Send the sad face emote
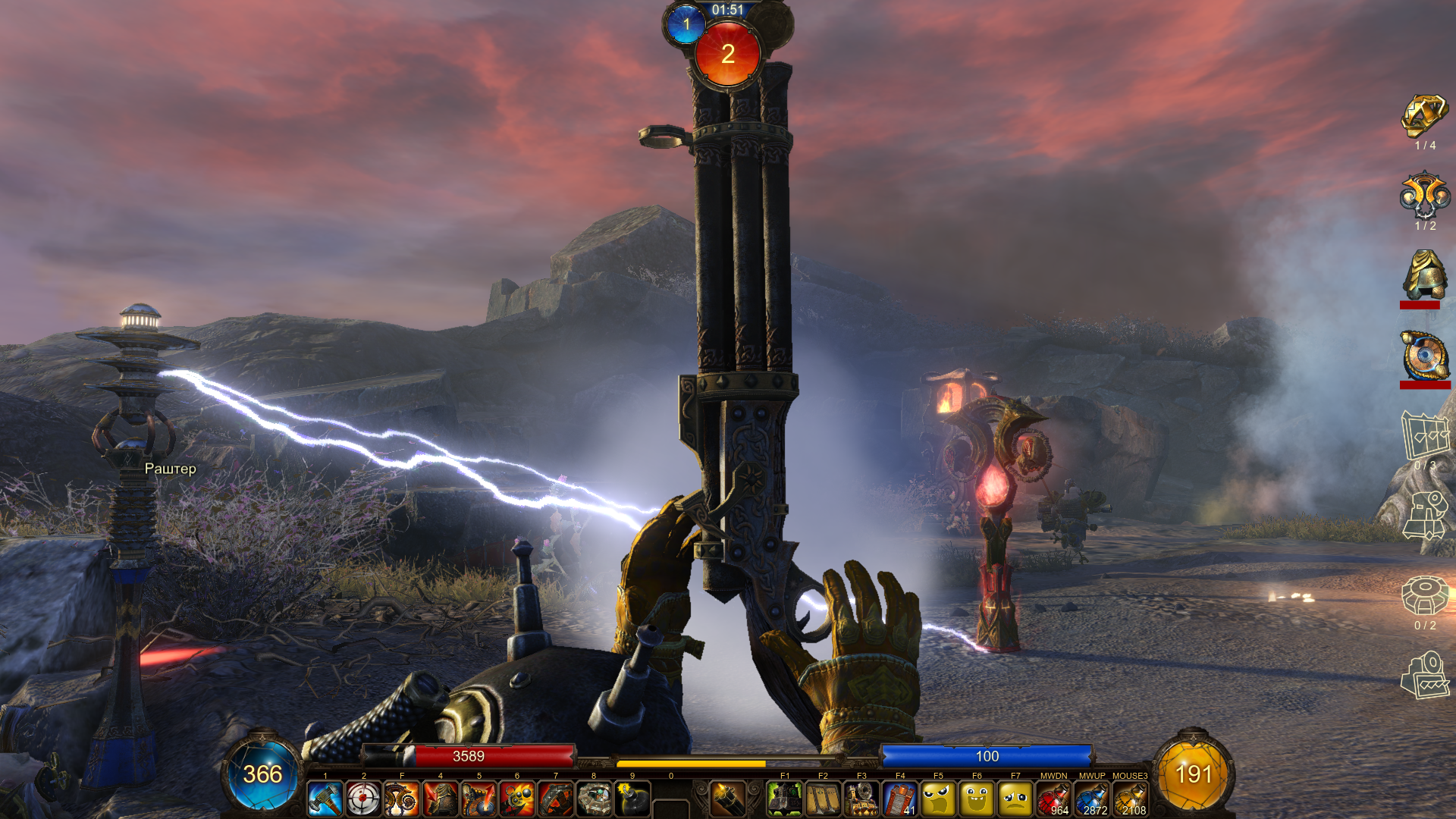This screenshot has width=1456, height=819. (x=1015, y=799)
